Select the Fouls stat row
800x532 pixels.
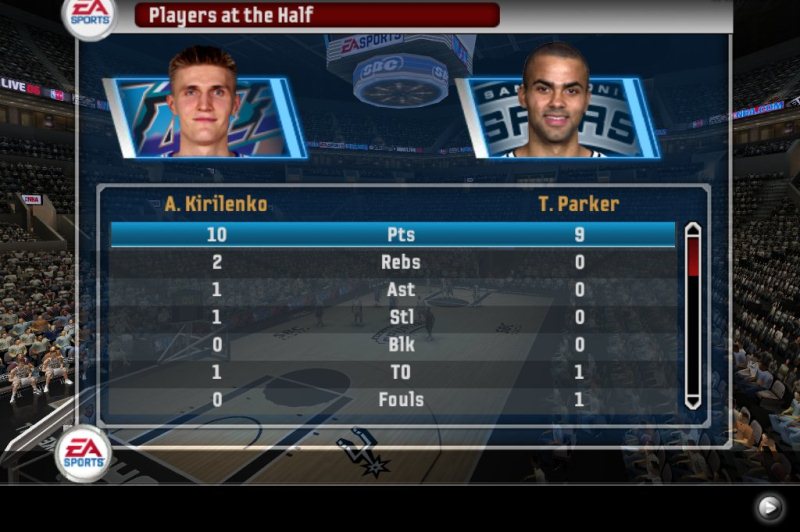[392, 400]
